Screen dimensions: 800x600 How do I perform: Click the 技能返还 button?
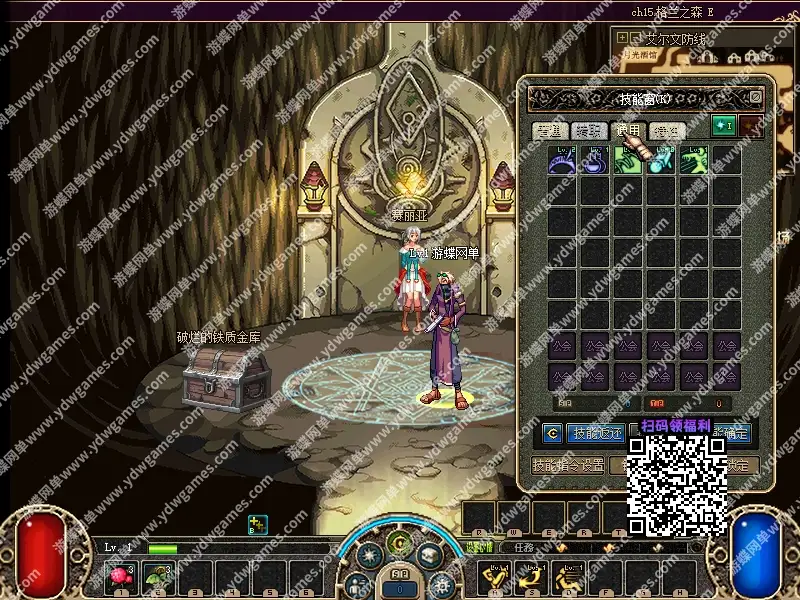point(596,434)
